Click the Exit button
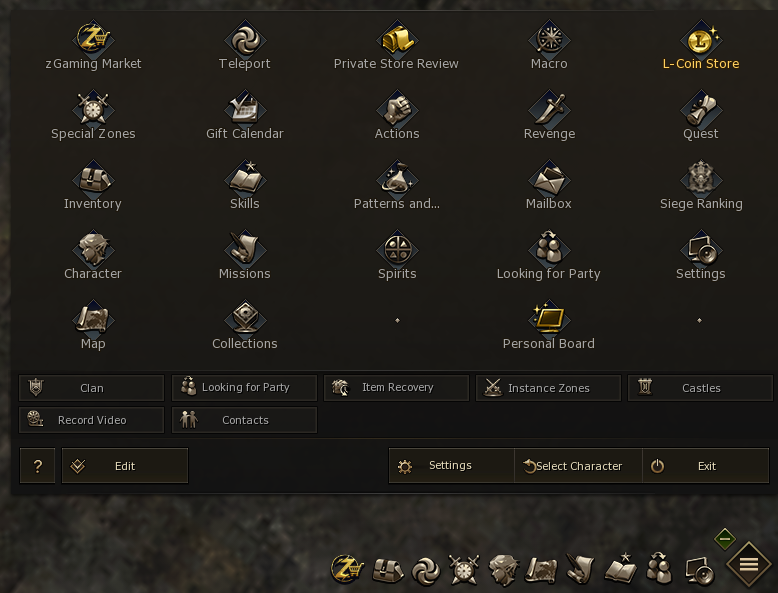Viewport: 778px width, 593px height. [706, 466]
